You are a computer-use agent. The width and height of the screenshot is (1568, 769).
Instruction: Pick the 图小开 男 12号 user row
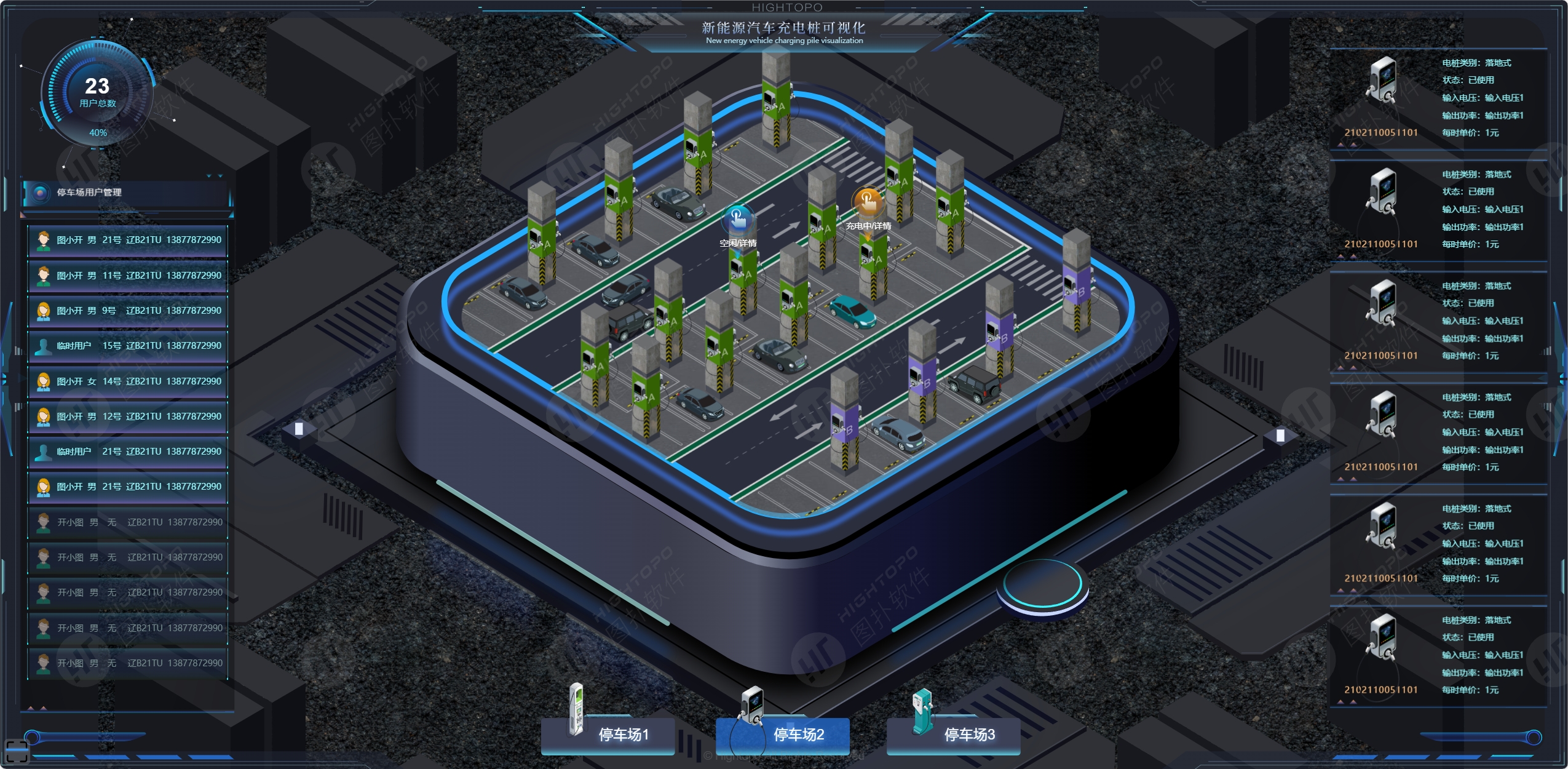pyautogui.click(x=128, y=416)
